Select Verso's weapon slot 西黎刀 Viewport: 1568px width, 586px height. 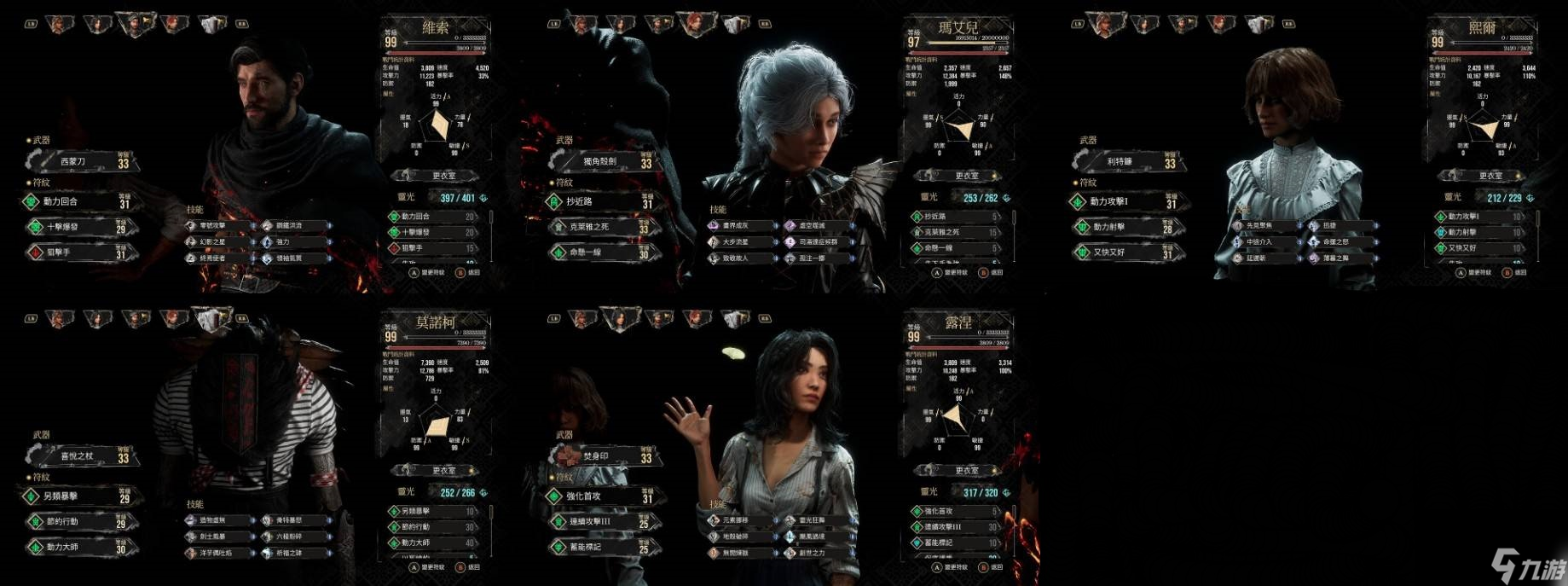pyautogui.click(x=81, y=161)
